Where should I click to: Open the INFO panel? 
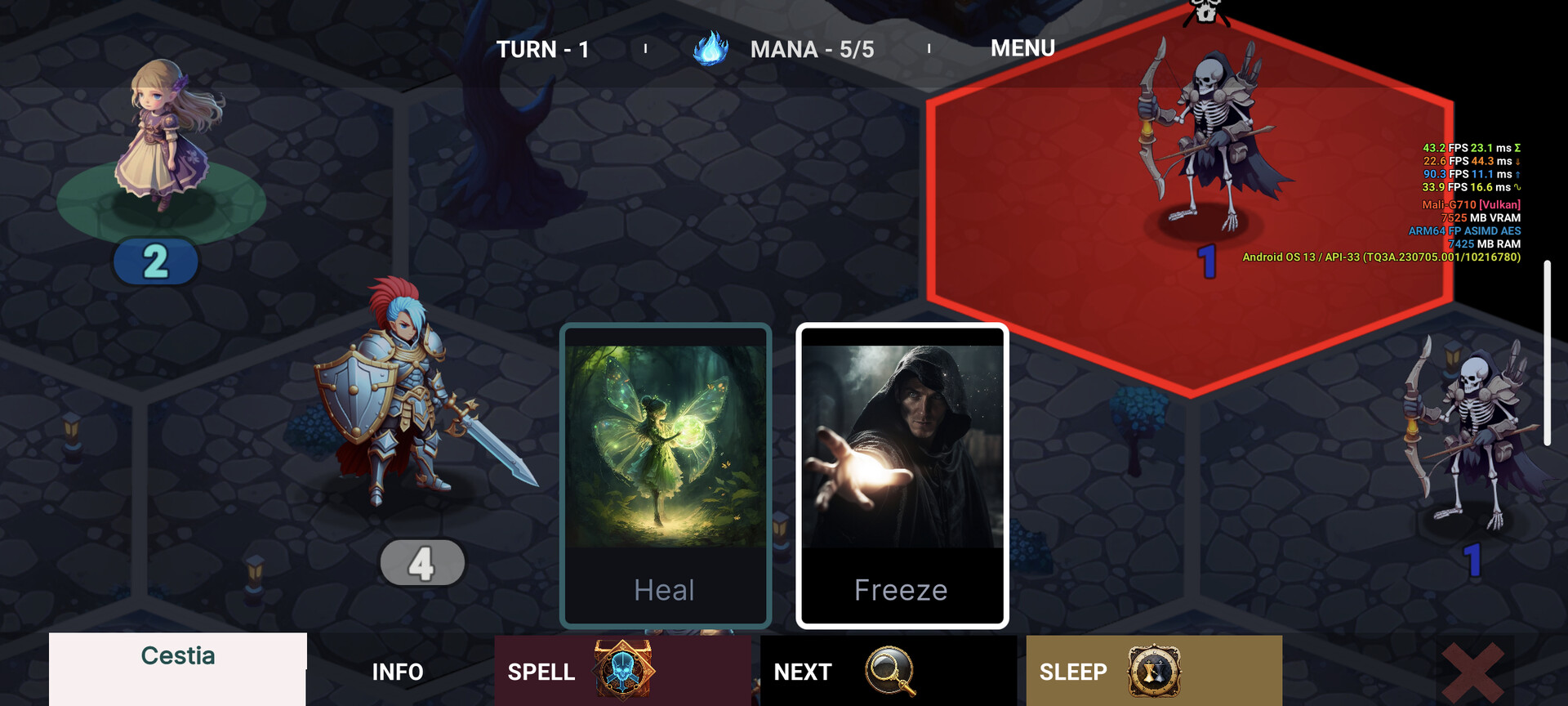(398, 672)
